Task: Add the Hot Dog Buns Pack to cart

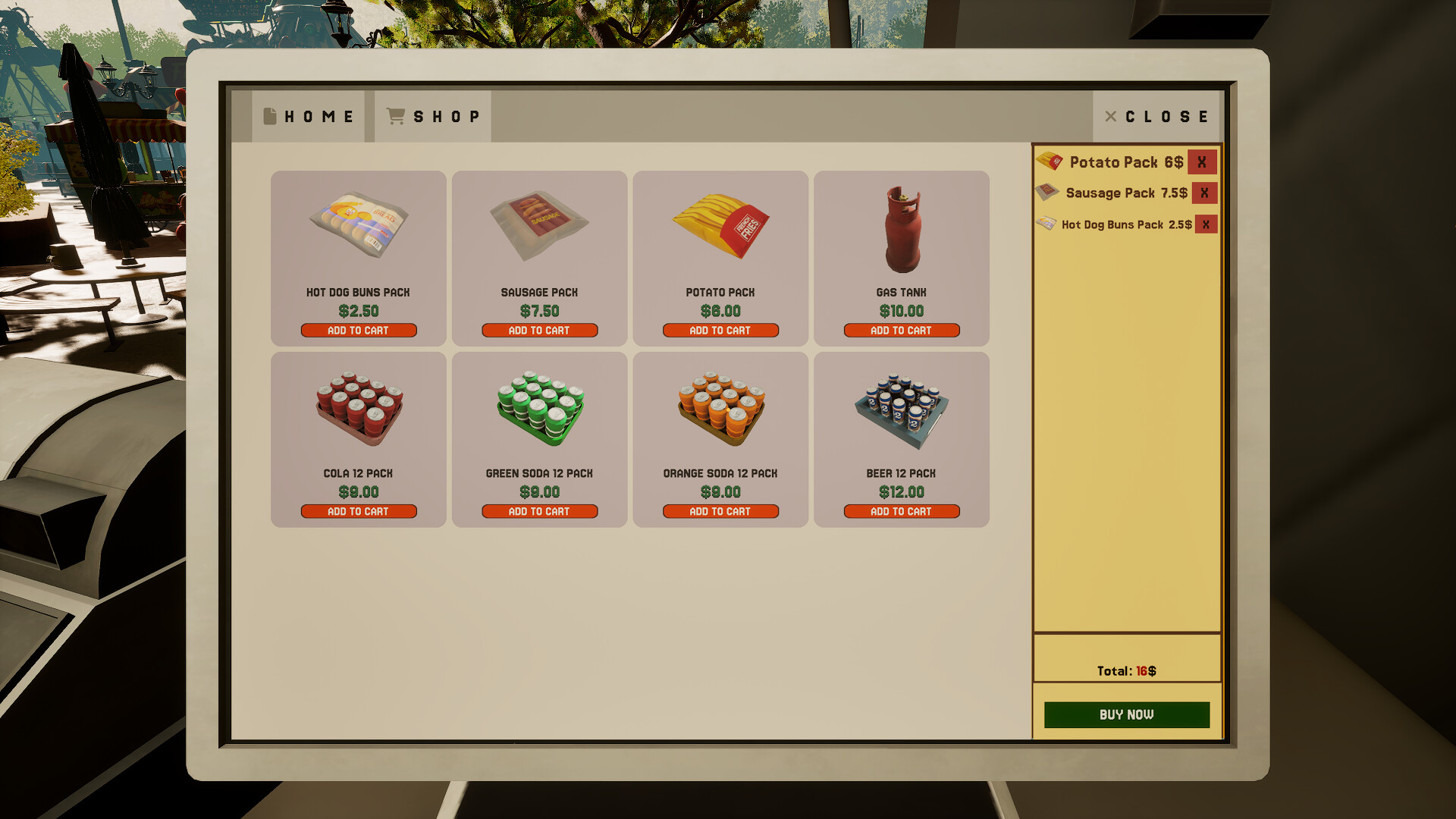Action: (x=359, y=330)
